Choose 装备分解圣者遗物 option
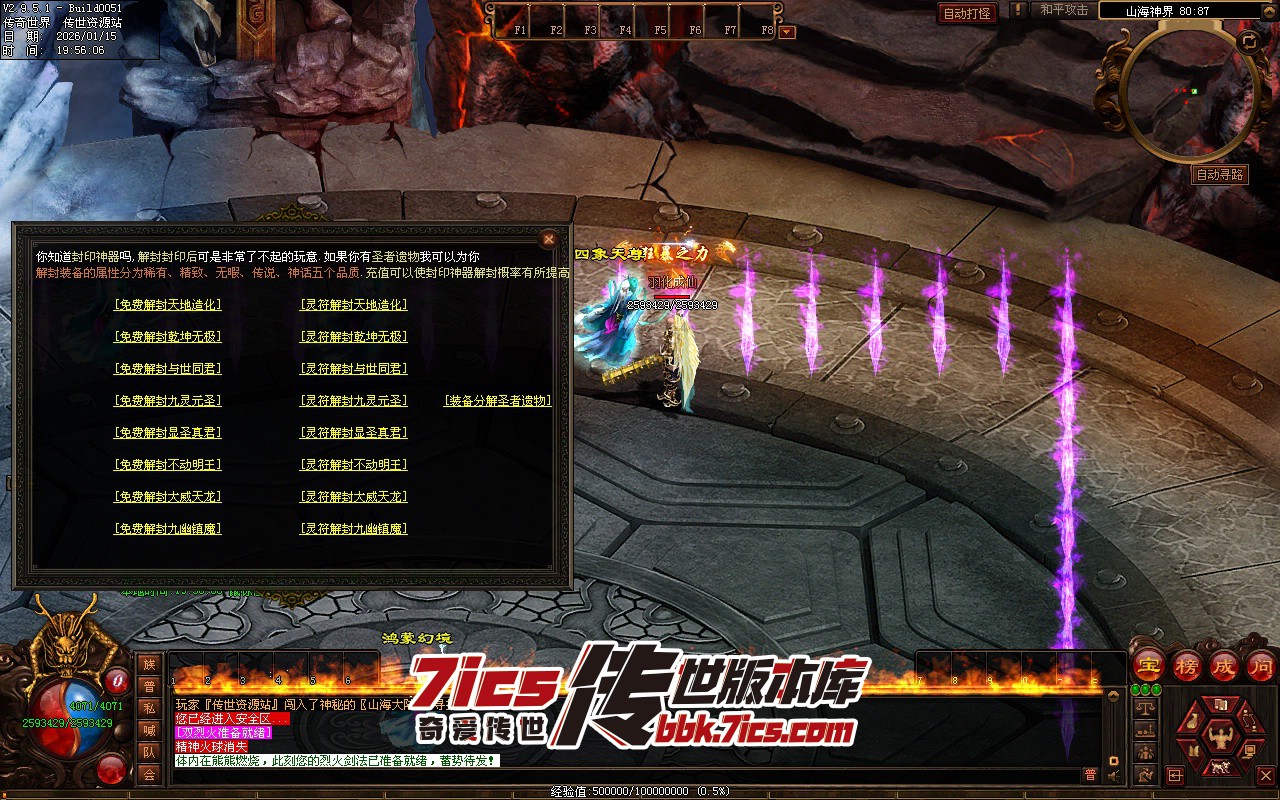Viewport: 1280px width, 800px height. (x=498, y=401)
